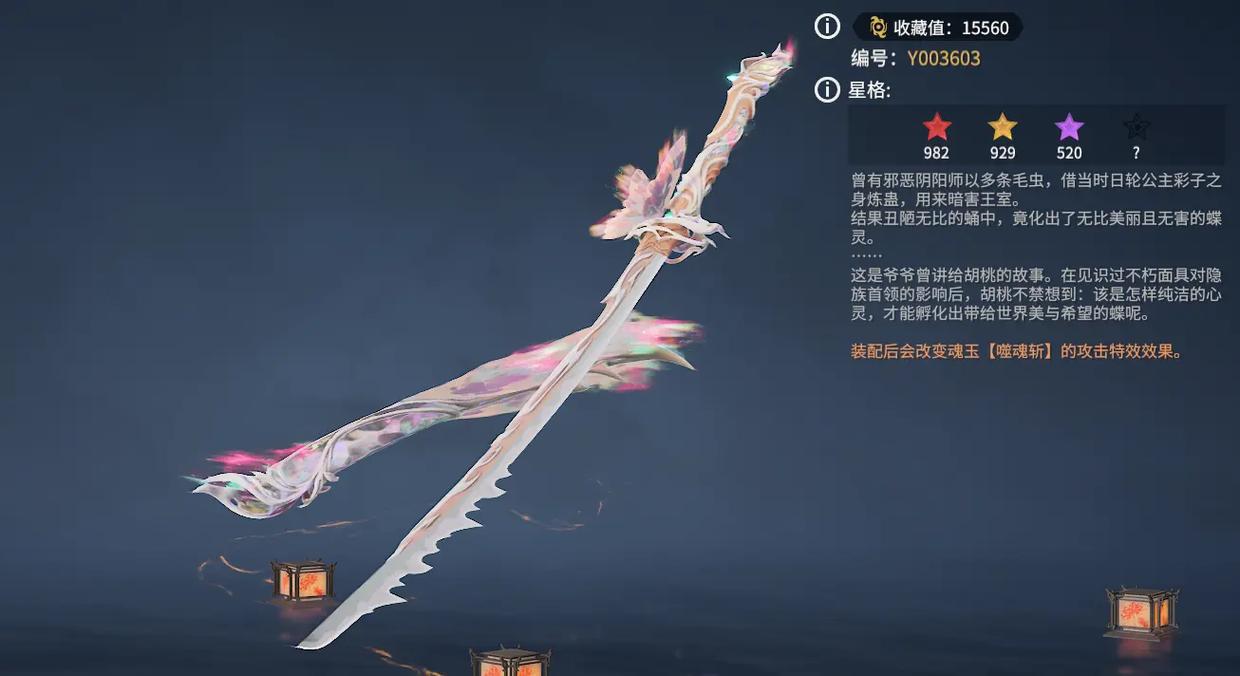
Task: Select the red star rated 982
Action: click(937, 128)
